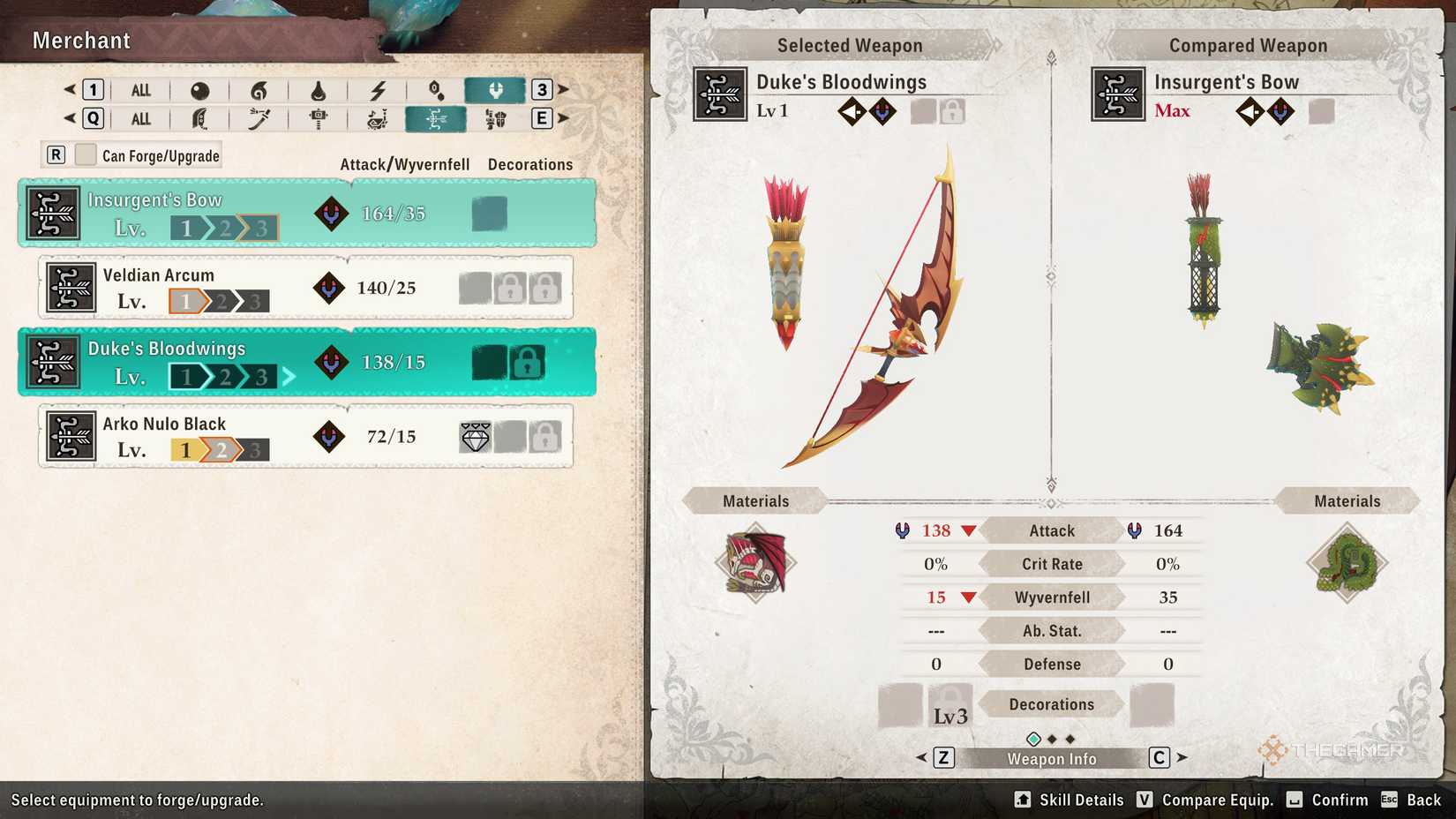Image resolution: width=1456 pixels, height=819 pixels.
Task: Click the hunting horn weapon filter icon
Action: click(x=375, y=118)
